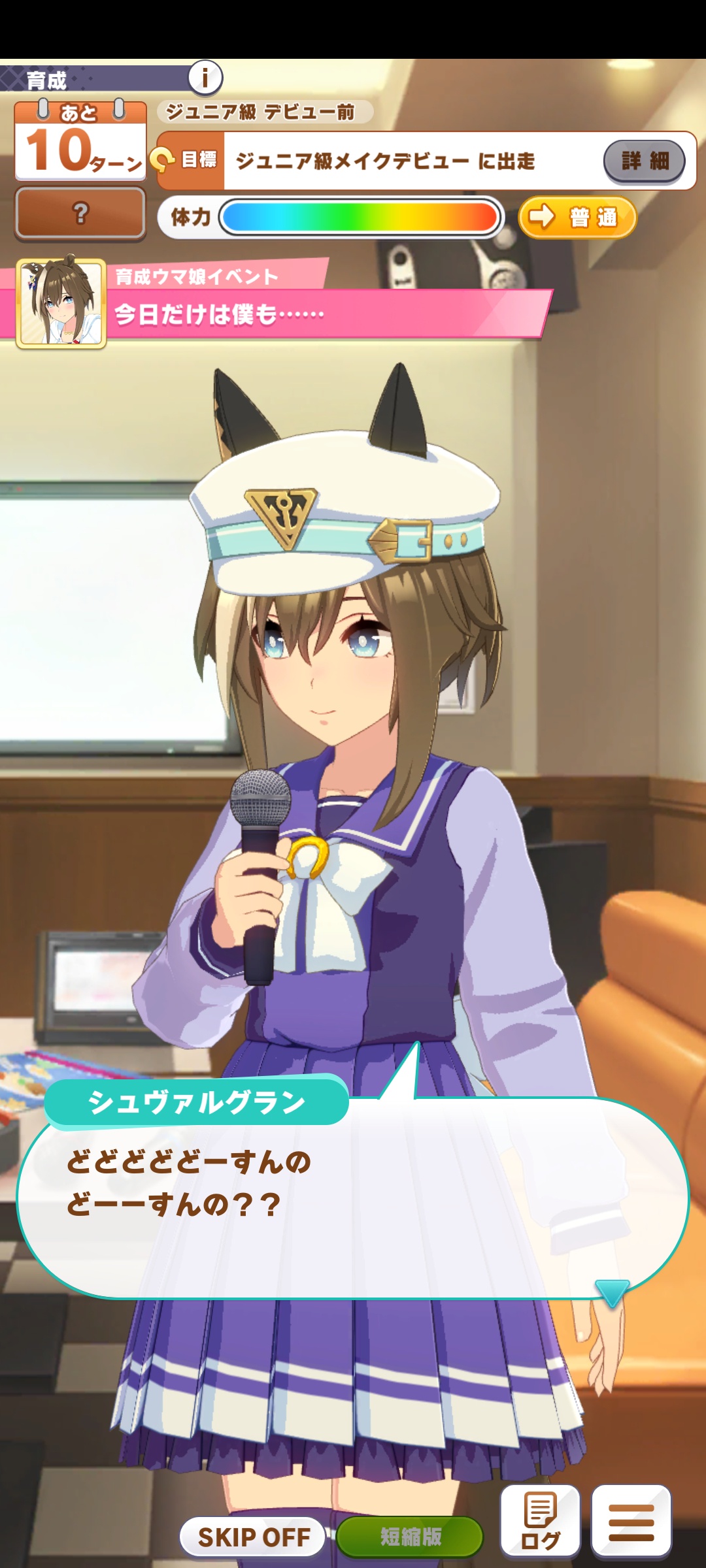706x1568 pixels.
Task: Toggle the SKIP OFF button
Action: click(x=254, y=1537)
